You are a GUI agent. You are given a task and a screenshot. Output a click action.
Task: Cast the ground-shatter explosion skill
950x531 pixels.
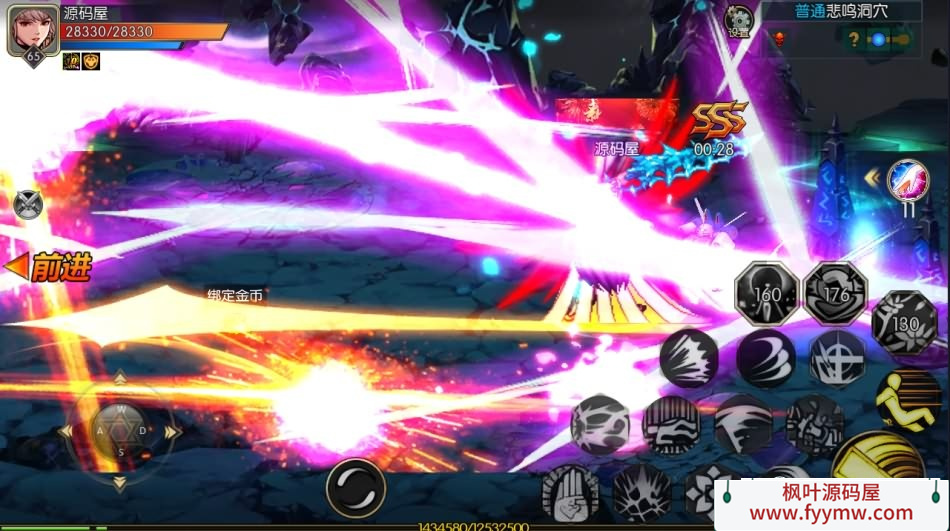tap(641, 492)
